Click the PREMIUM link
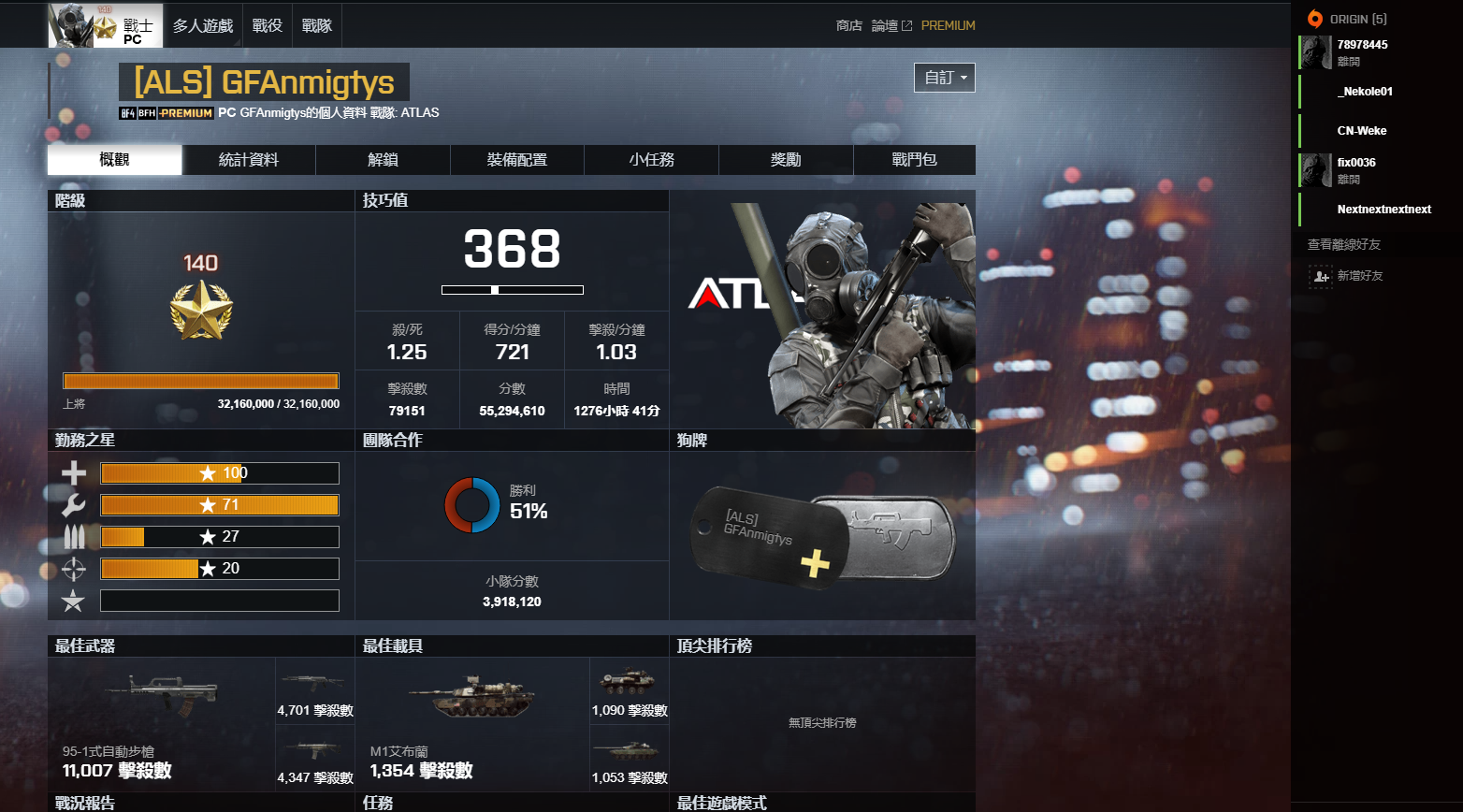The width and height of the screenshot is (1463, 812). pos(949,25)
